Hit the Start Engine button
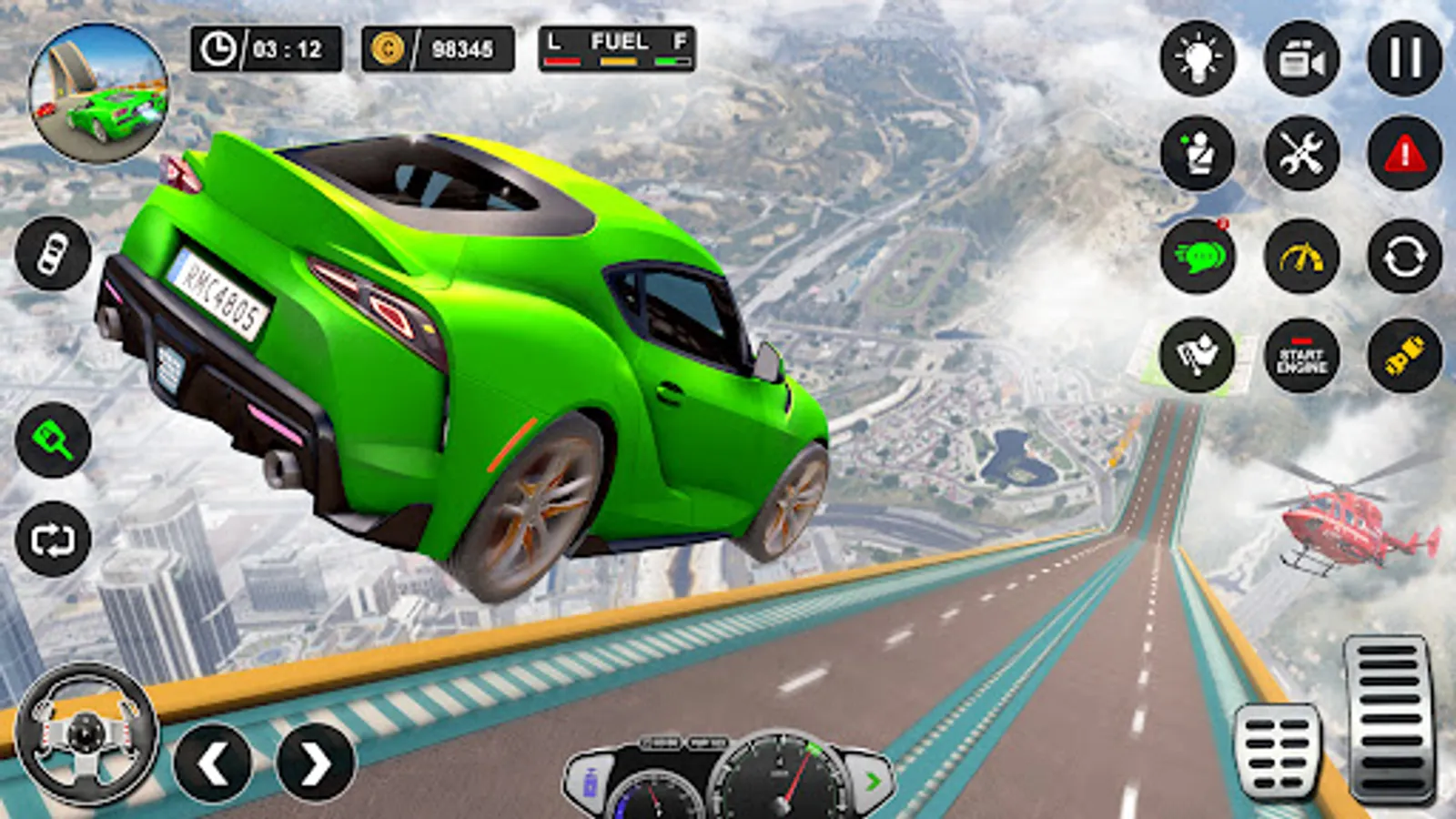This screenshot has width=1456, height=819. [x=1301, y=356]
